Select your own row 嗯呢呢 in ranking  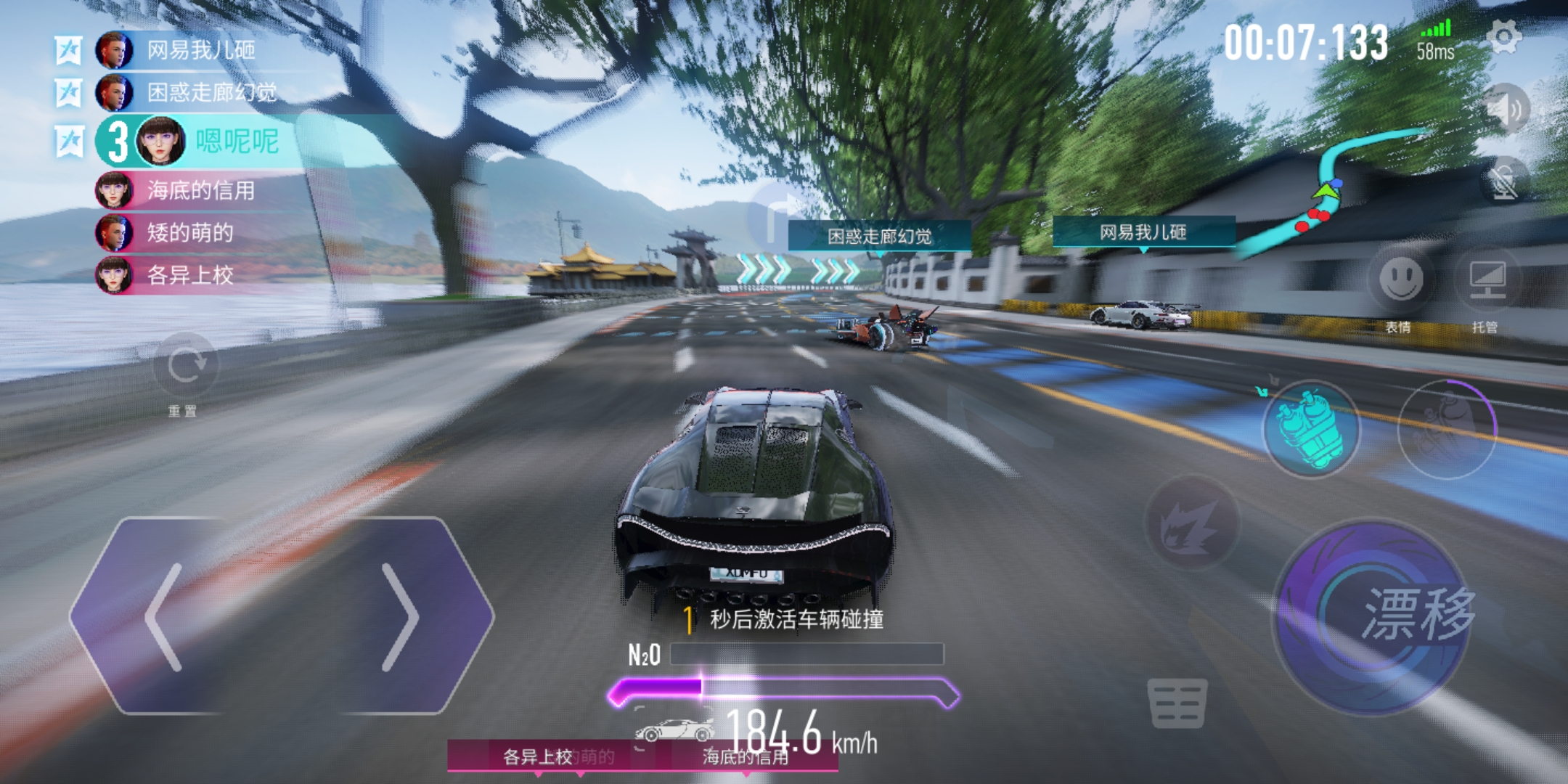tap(236, 141)
